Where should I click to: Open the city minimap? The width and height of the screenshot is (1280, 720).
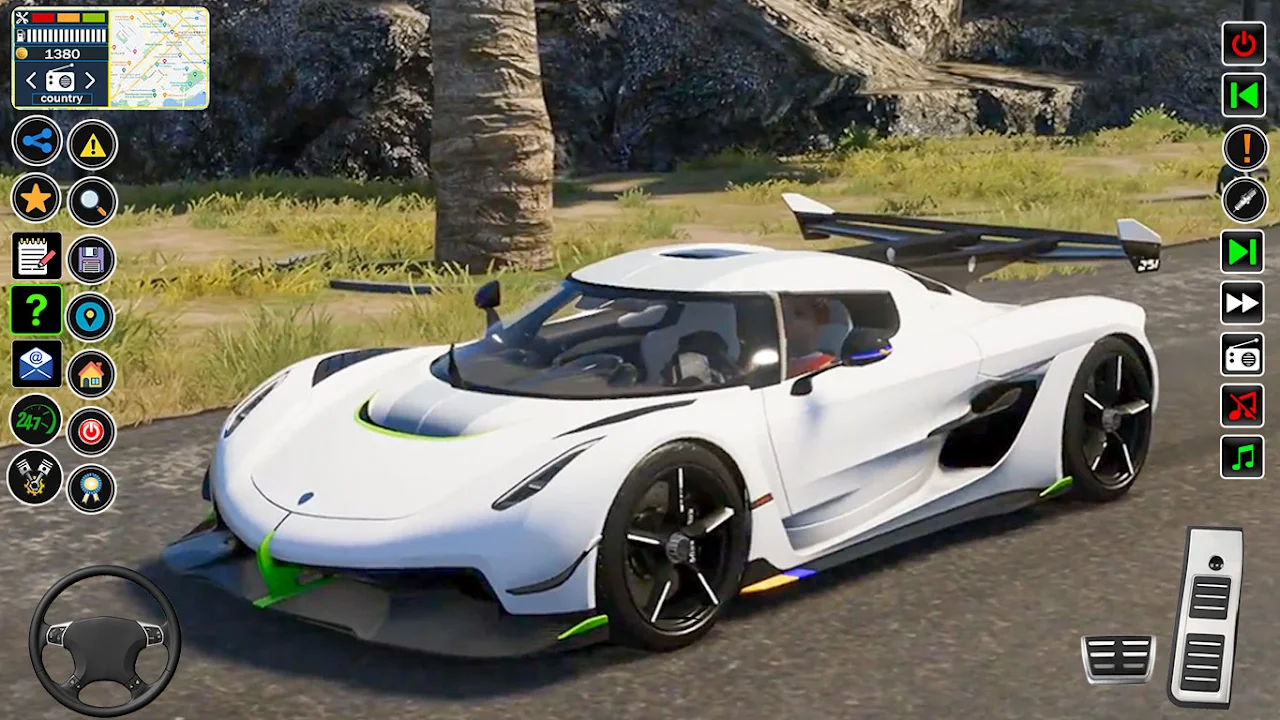[x=158, y=57]
